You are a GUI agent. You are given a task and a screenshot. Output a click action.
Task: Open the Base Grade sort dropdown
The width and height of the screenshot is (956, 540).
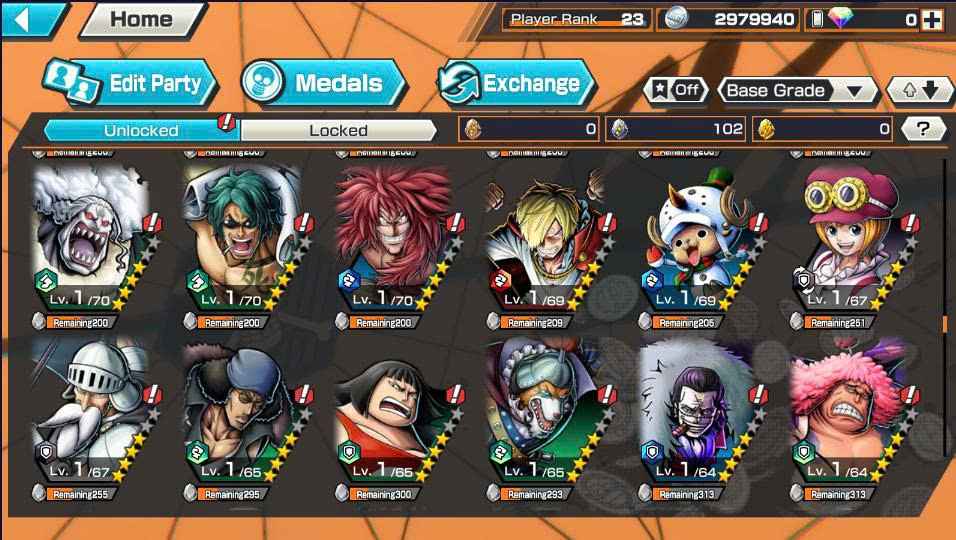794,90
